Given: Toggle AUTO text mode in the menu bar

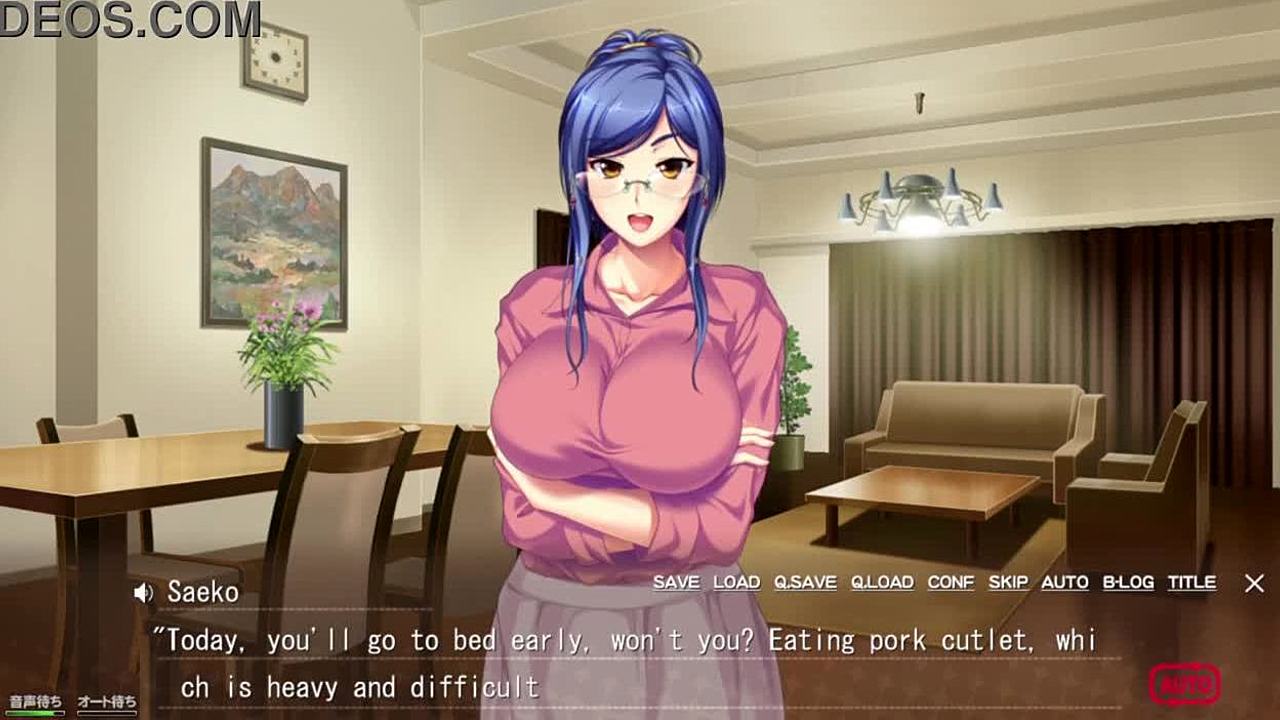Looking at the screenshot, I should [1064, 582].
